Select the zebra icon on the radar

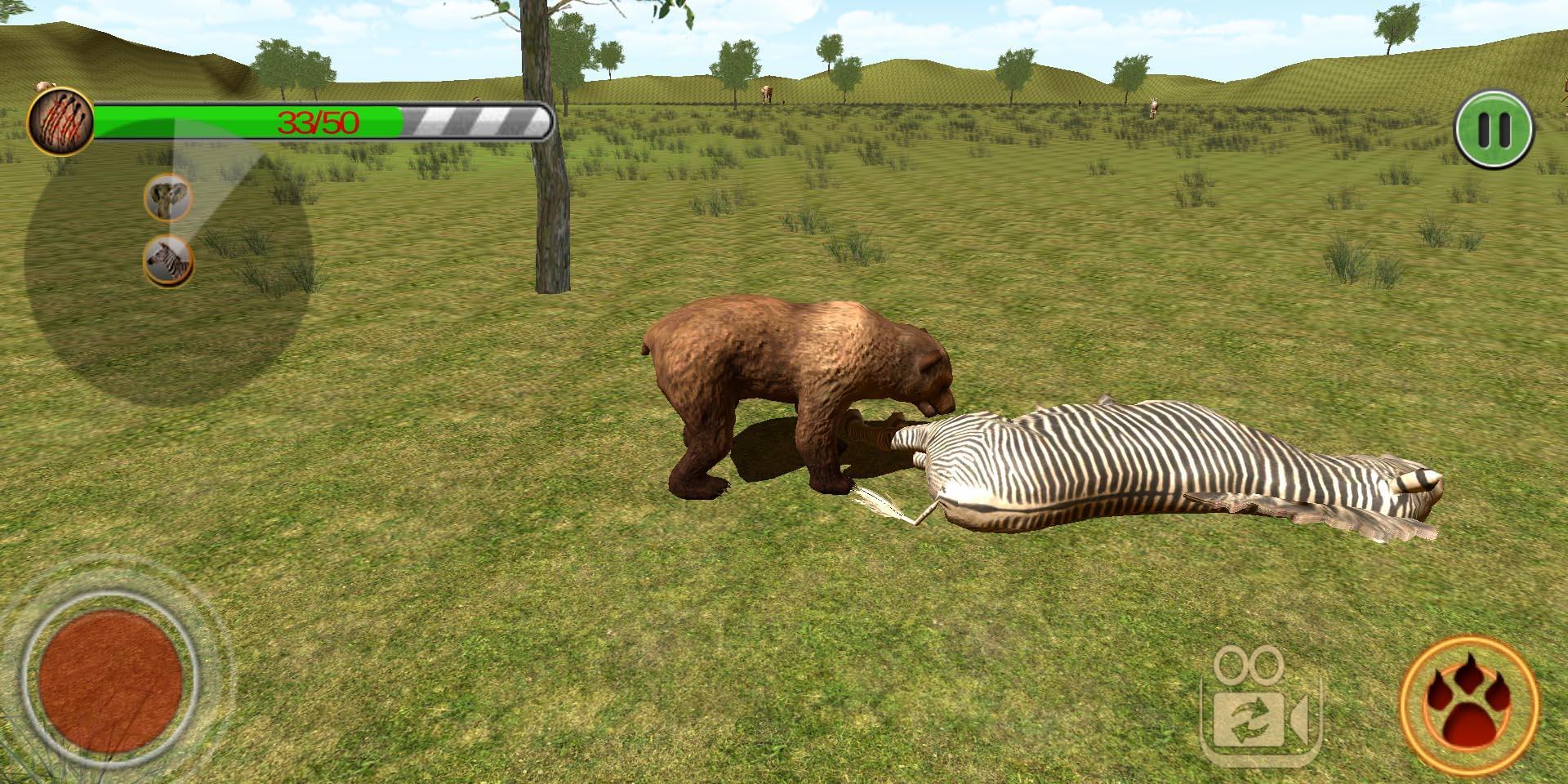[170, 261]
